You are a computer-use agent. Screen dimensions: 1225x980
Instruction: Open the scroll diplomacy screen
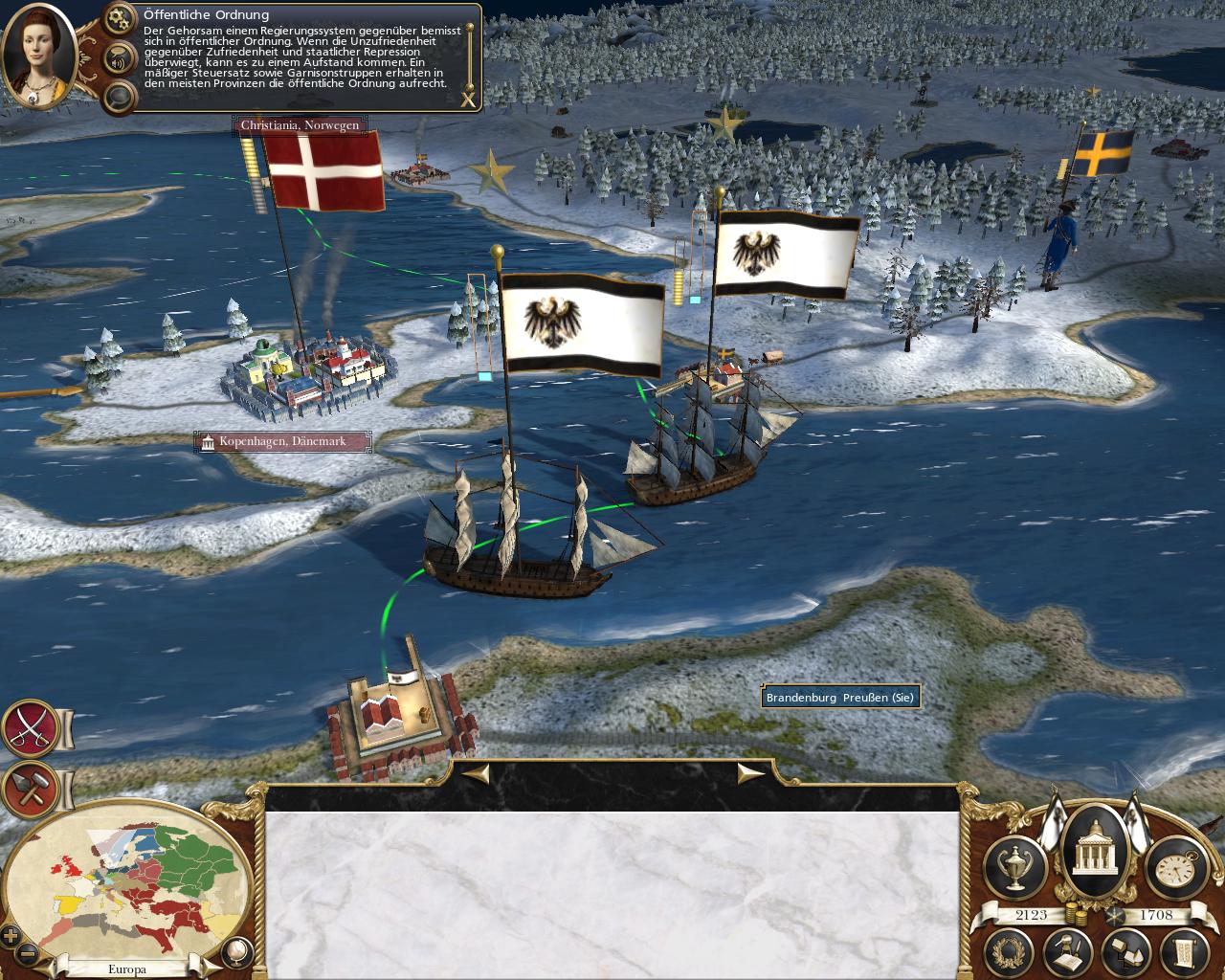click(1183, 952)
